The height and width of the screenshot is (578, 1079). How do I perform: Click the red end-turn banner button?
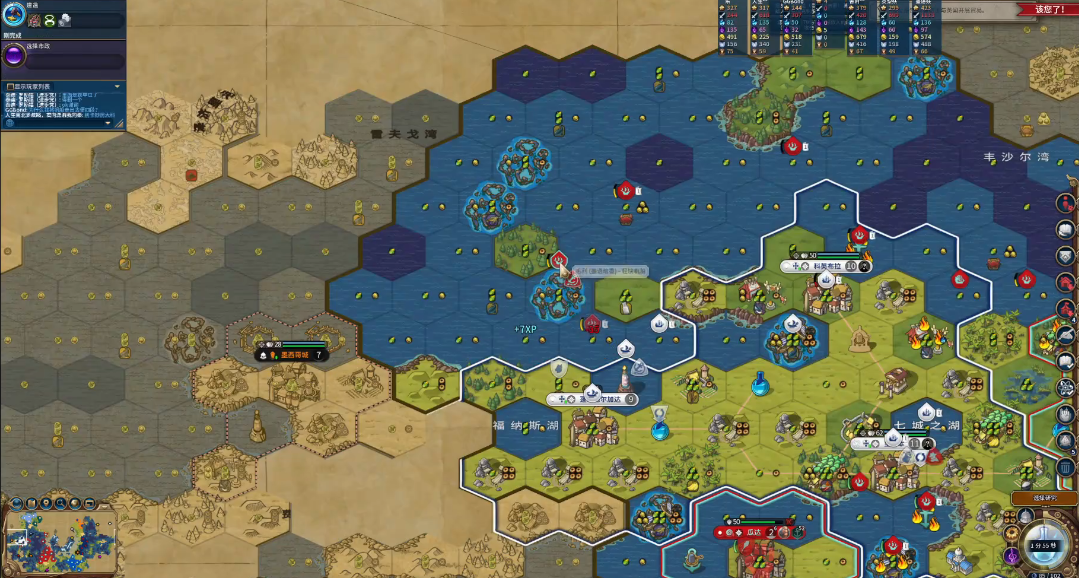click(x=1046, y=9)
